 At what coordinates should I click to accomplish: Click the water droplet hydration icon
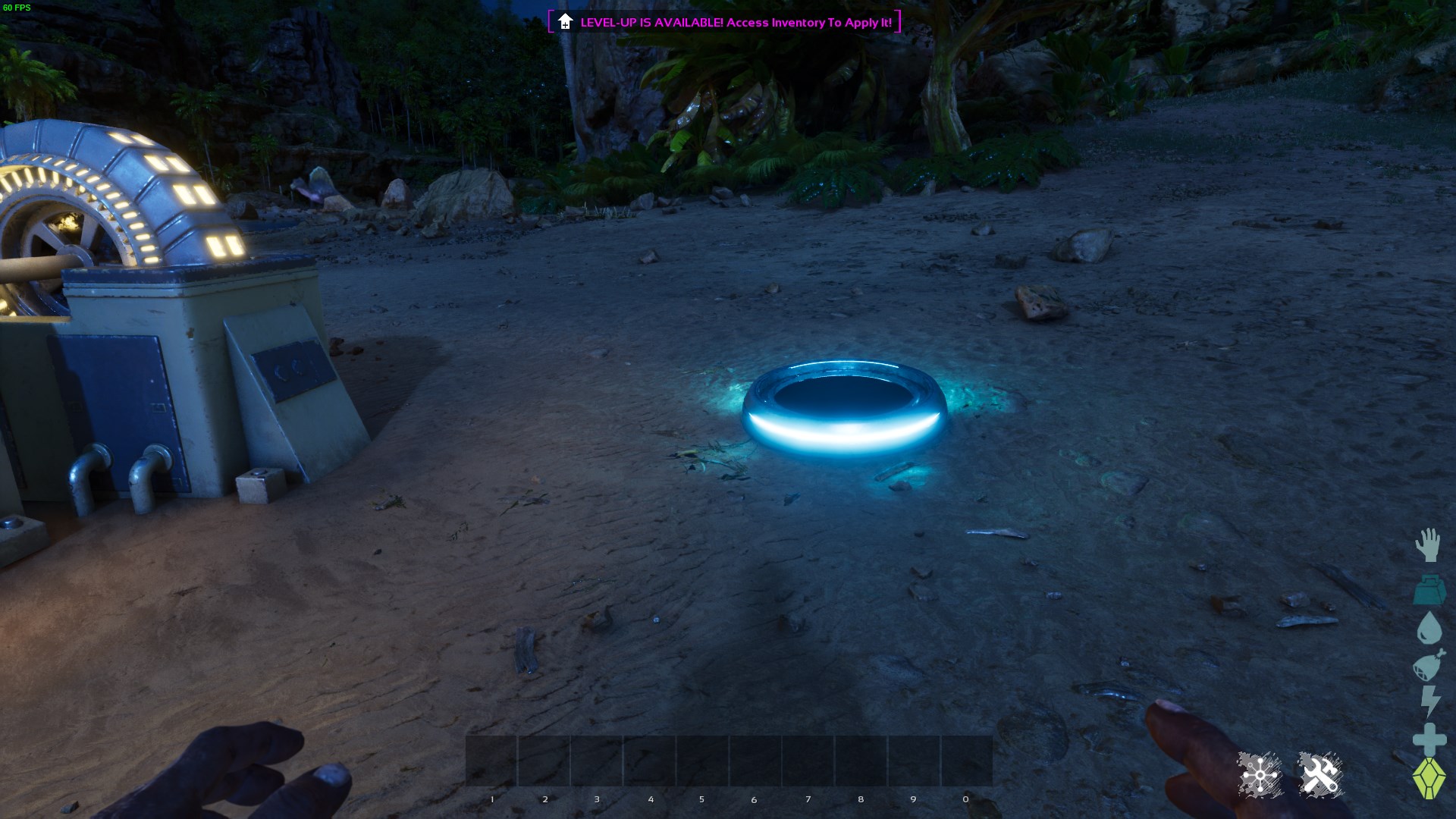(1429, 627)
